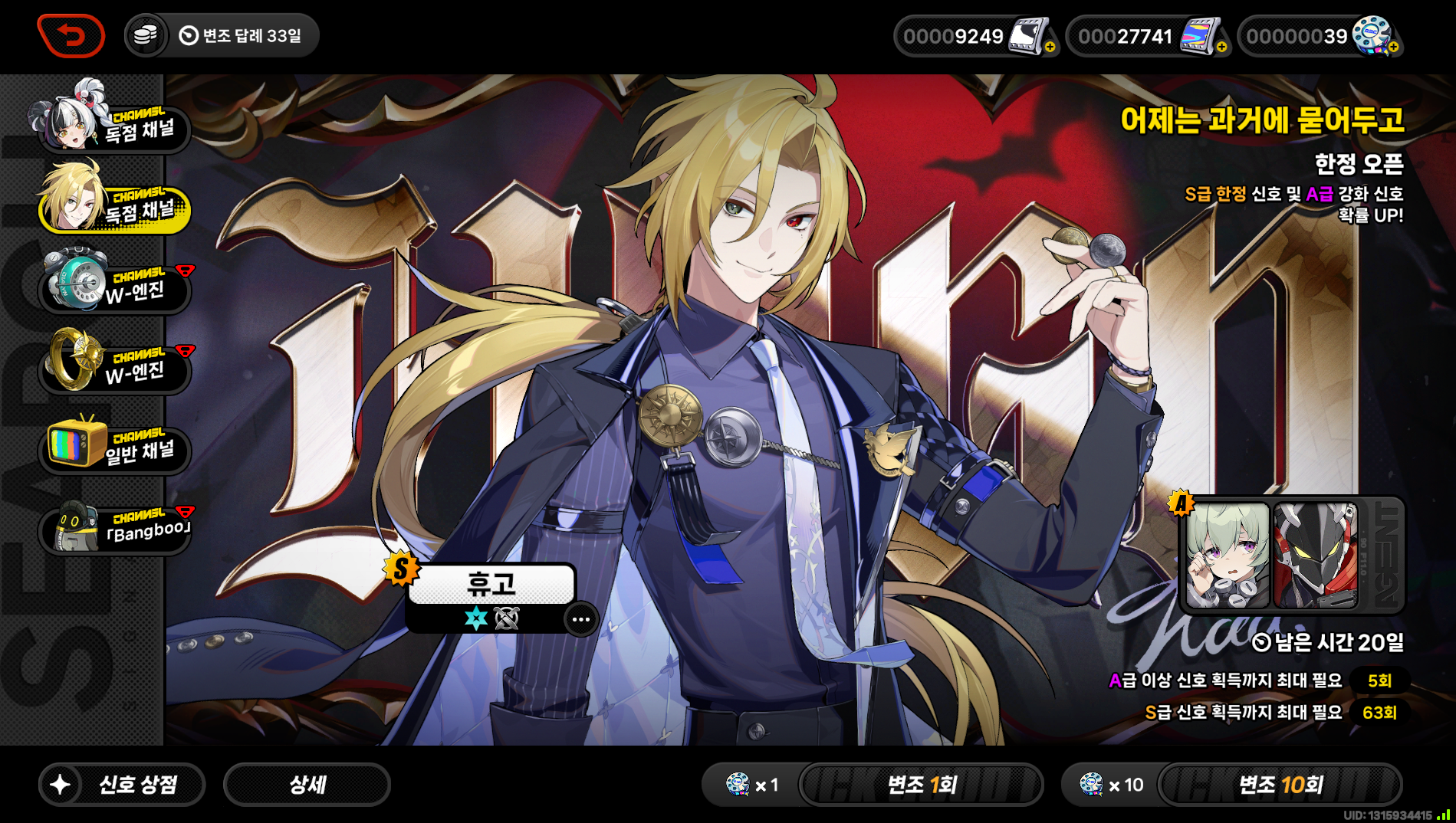1456x823 pixels.
Task: Add more to the 39 encrypted tape currency
Action: (1393, 47)
